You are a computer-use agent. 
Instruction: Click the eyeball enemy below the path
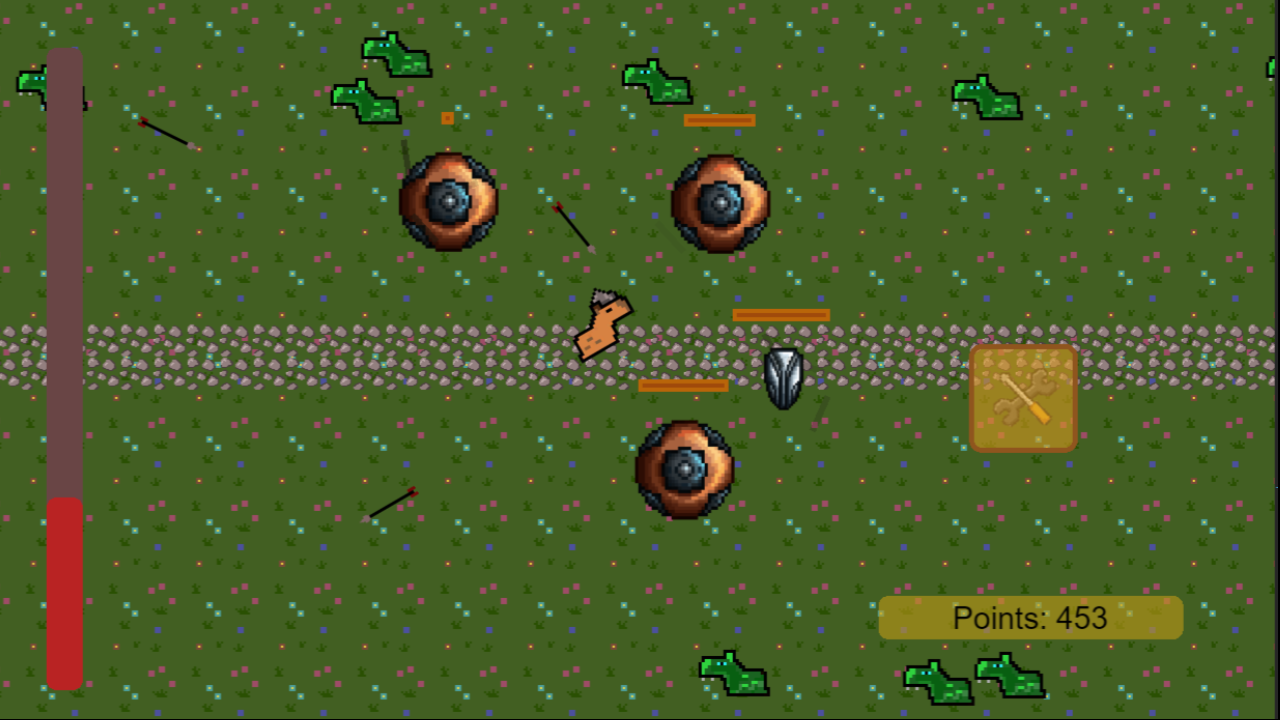[684, 468]
